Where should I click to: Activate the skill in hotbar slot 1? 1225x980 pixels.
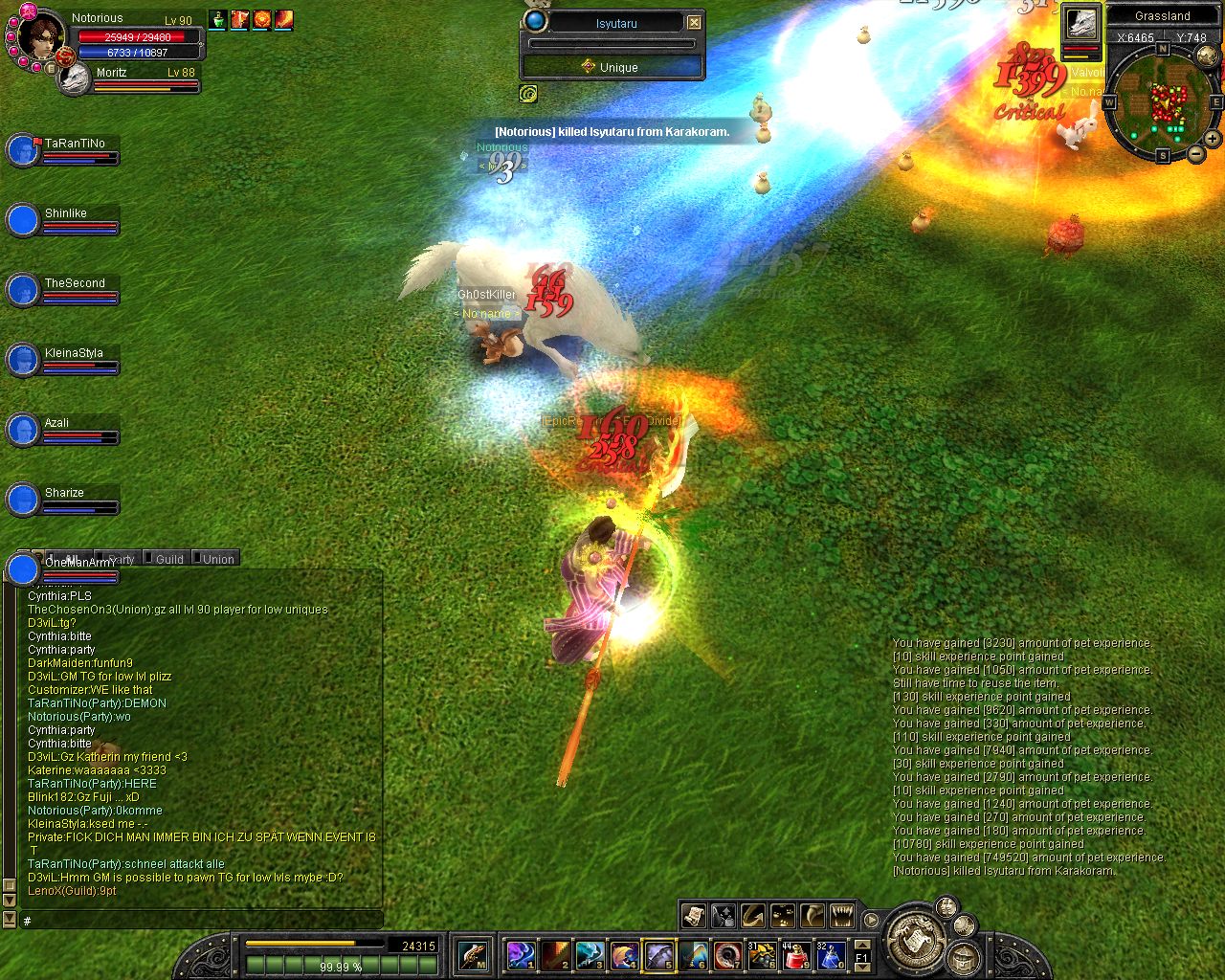520,955
